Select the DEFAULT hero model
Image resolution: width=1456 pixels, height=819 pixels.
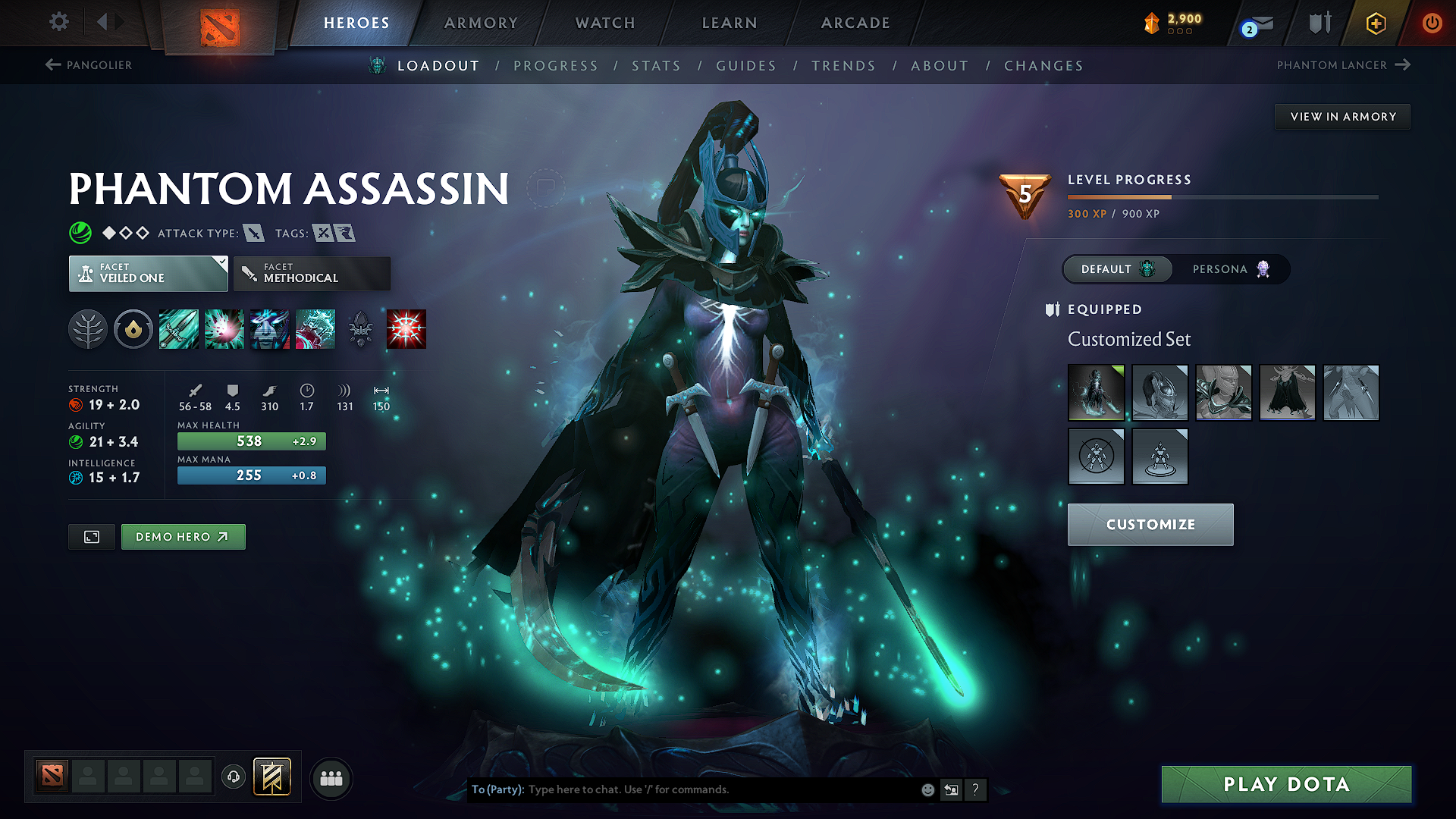pyautogui.click(x=1116, y=269)
